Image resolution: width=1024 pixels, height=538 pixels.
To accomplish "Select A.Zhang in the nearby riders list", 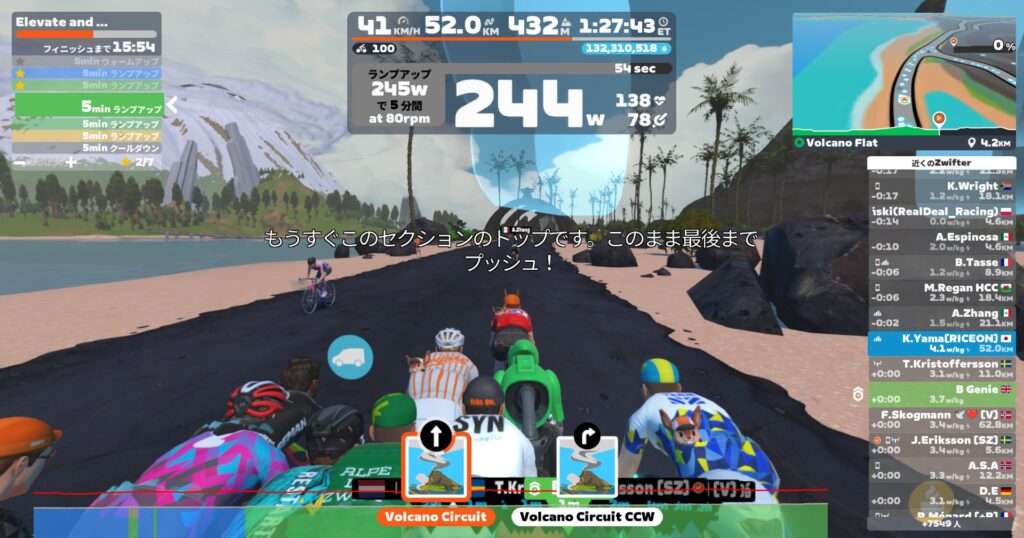I will [942, 318].
